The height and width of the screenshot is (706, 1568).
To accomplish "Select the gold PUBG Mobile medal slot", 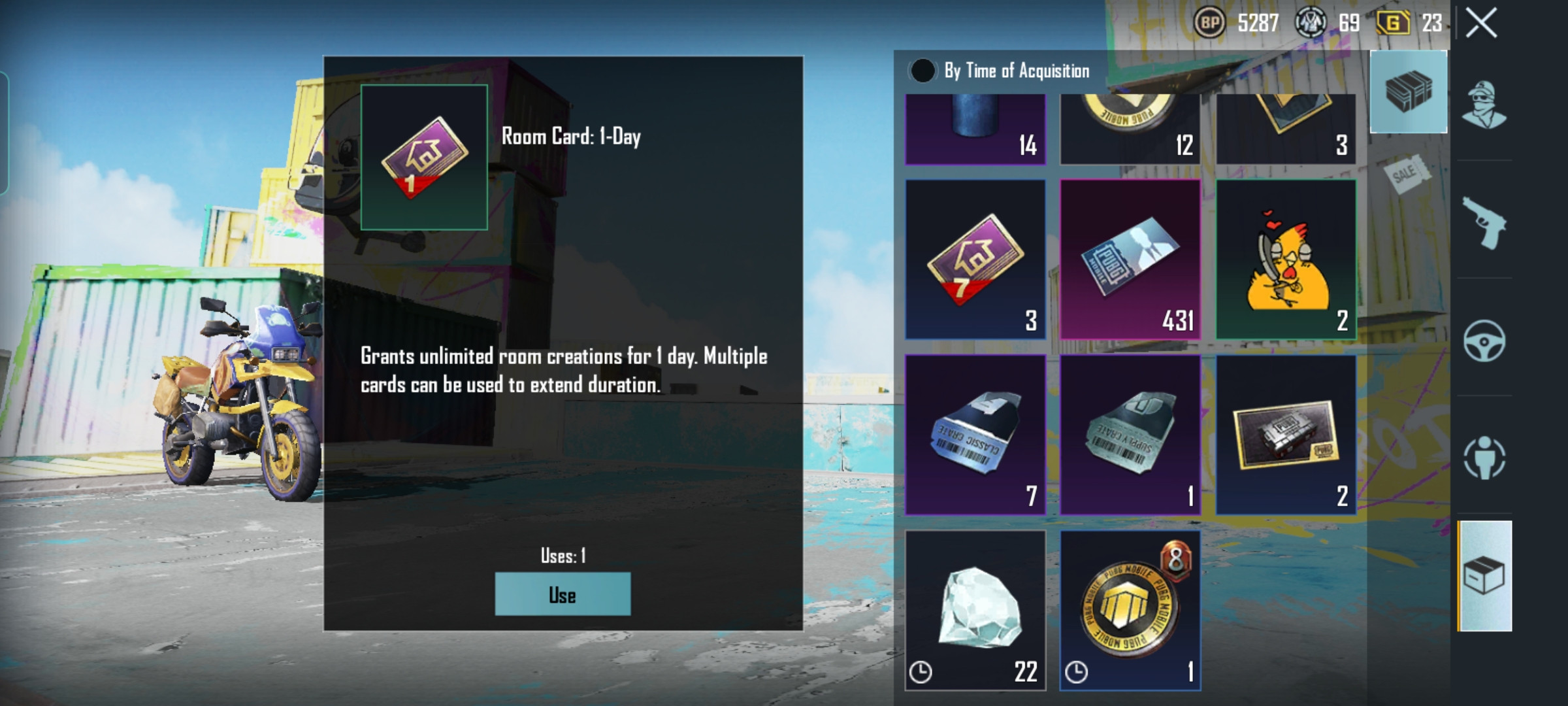I will click(x=1130, y=610).
